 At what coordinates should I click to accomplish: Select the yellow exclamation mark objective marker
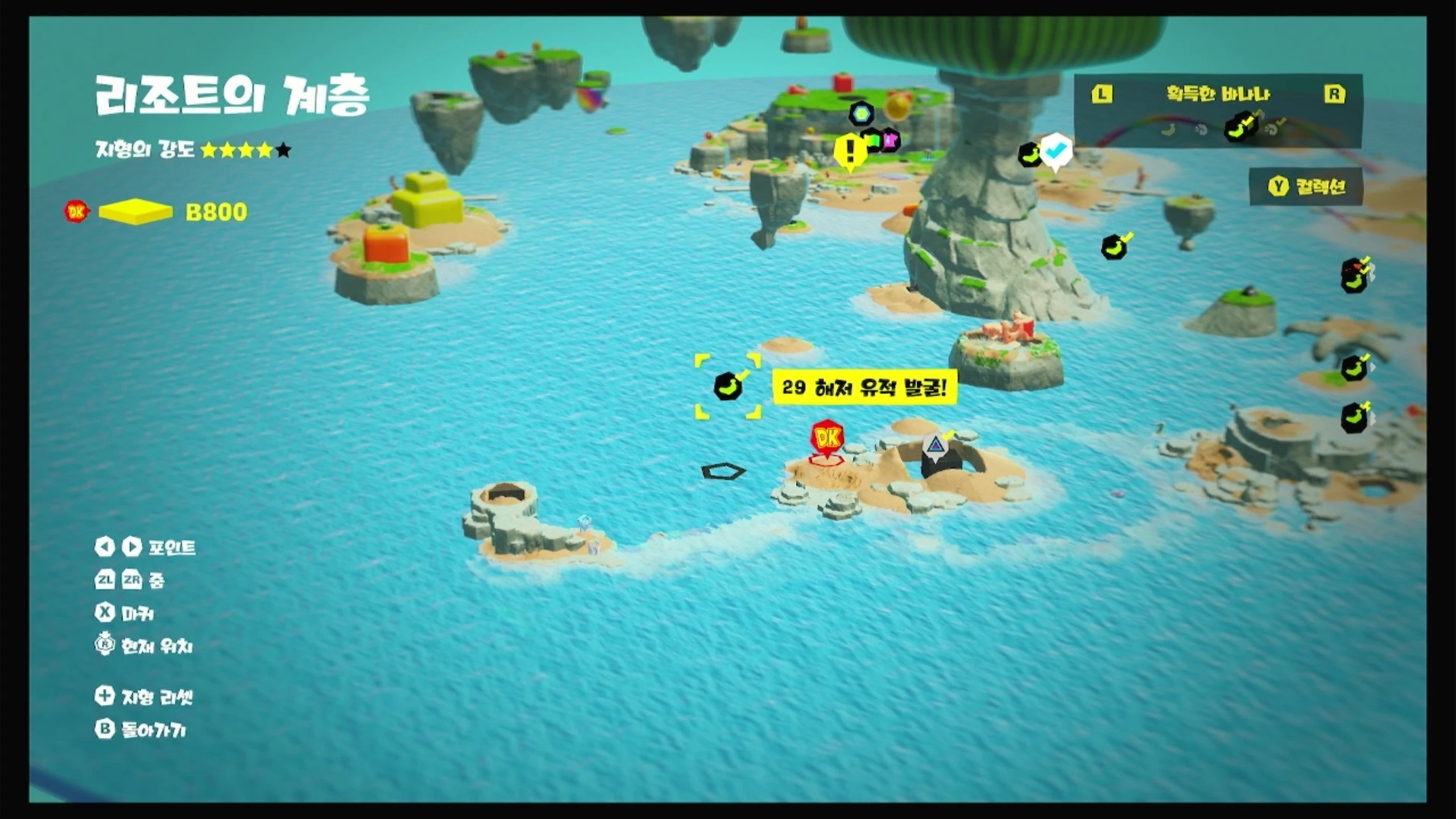pyautogui.click(x=850, y=151)
